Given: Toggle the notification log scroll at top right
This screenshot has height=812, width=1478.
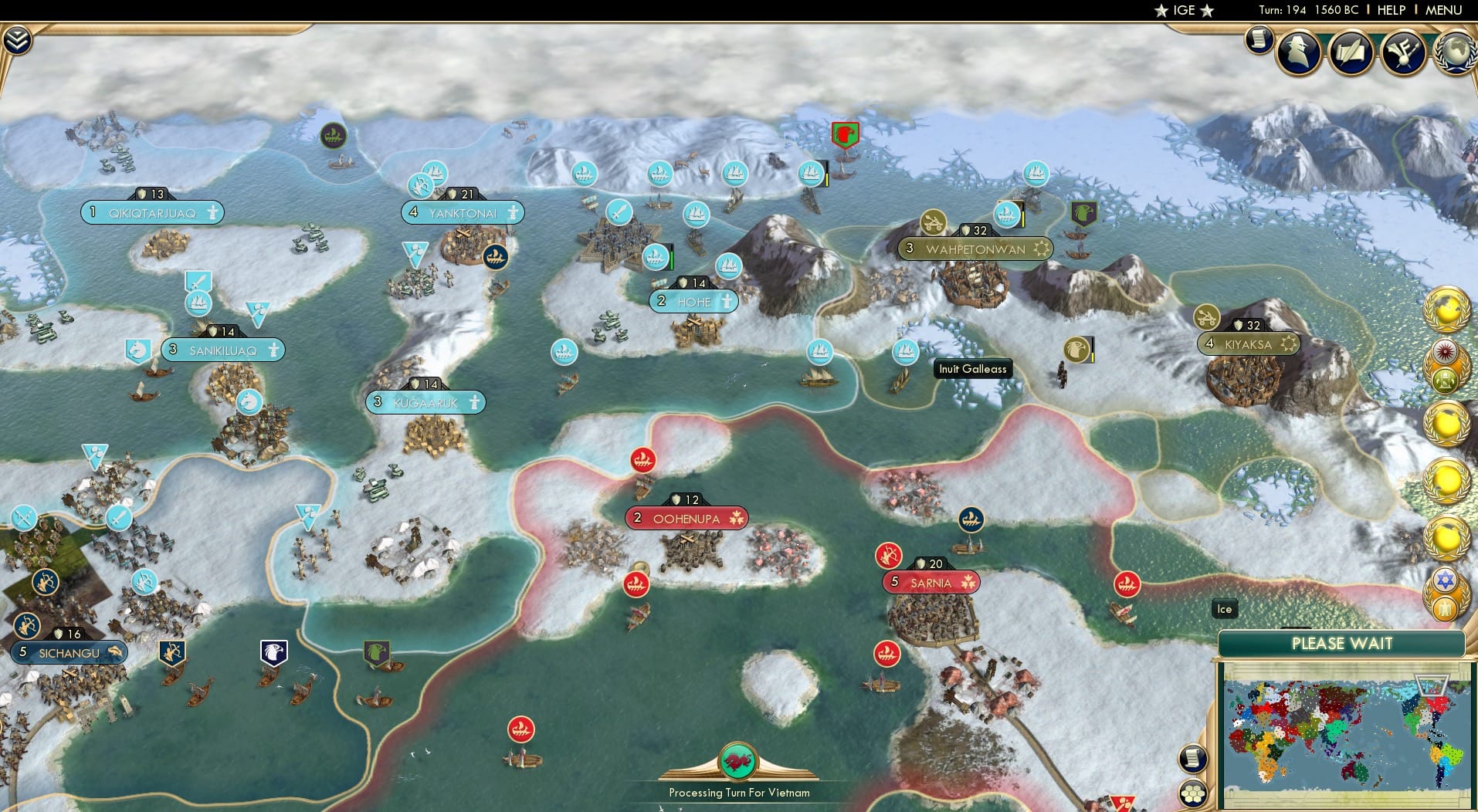Looking at the screenshot, I should 1258,39.
